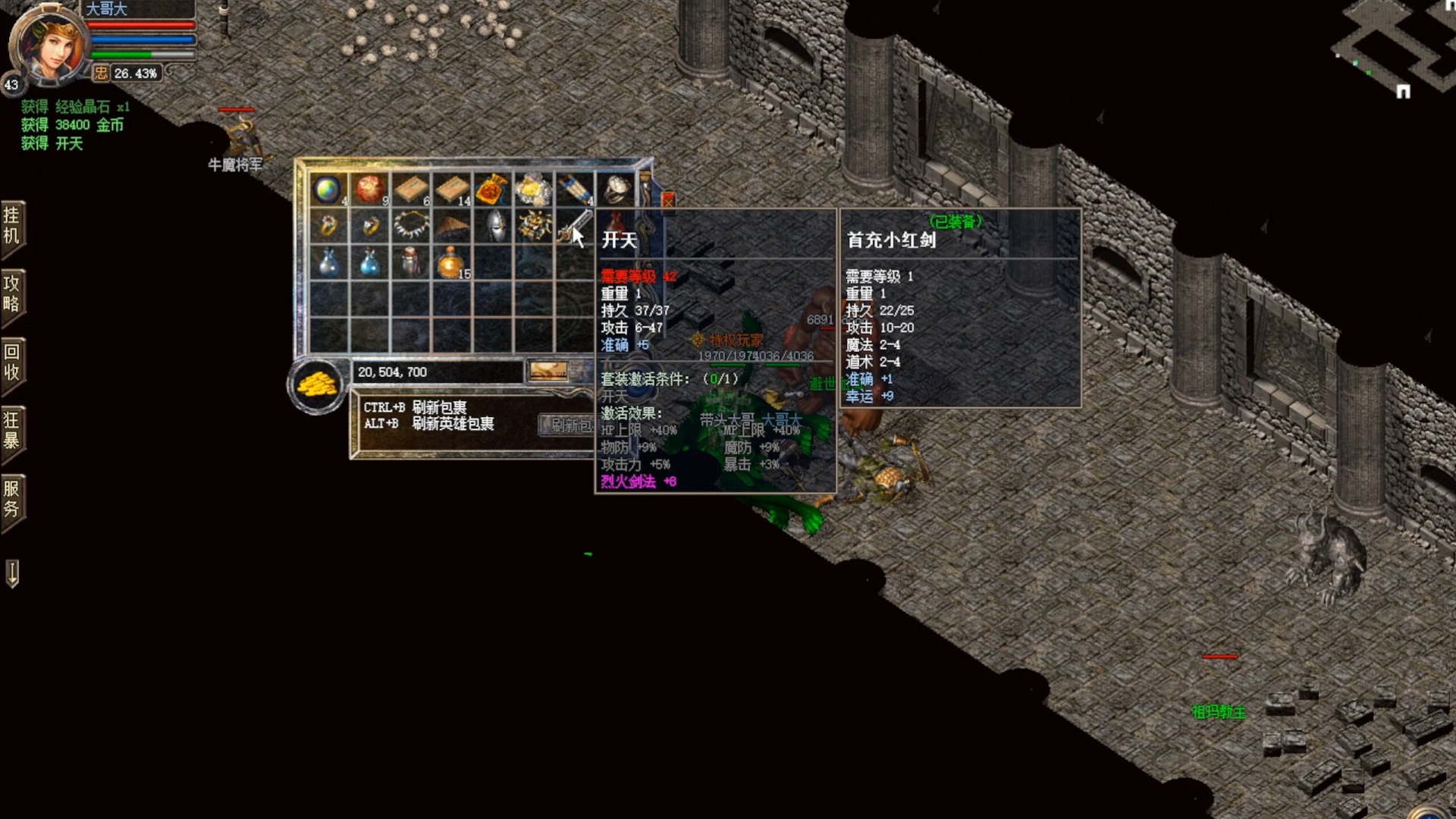Select the orange potion stack of 15
1456x819 pixels.
point(451,262)
